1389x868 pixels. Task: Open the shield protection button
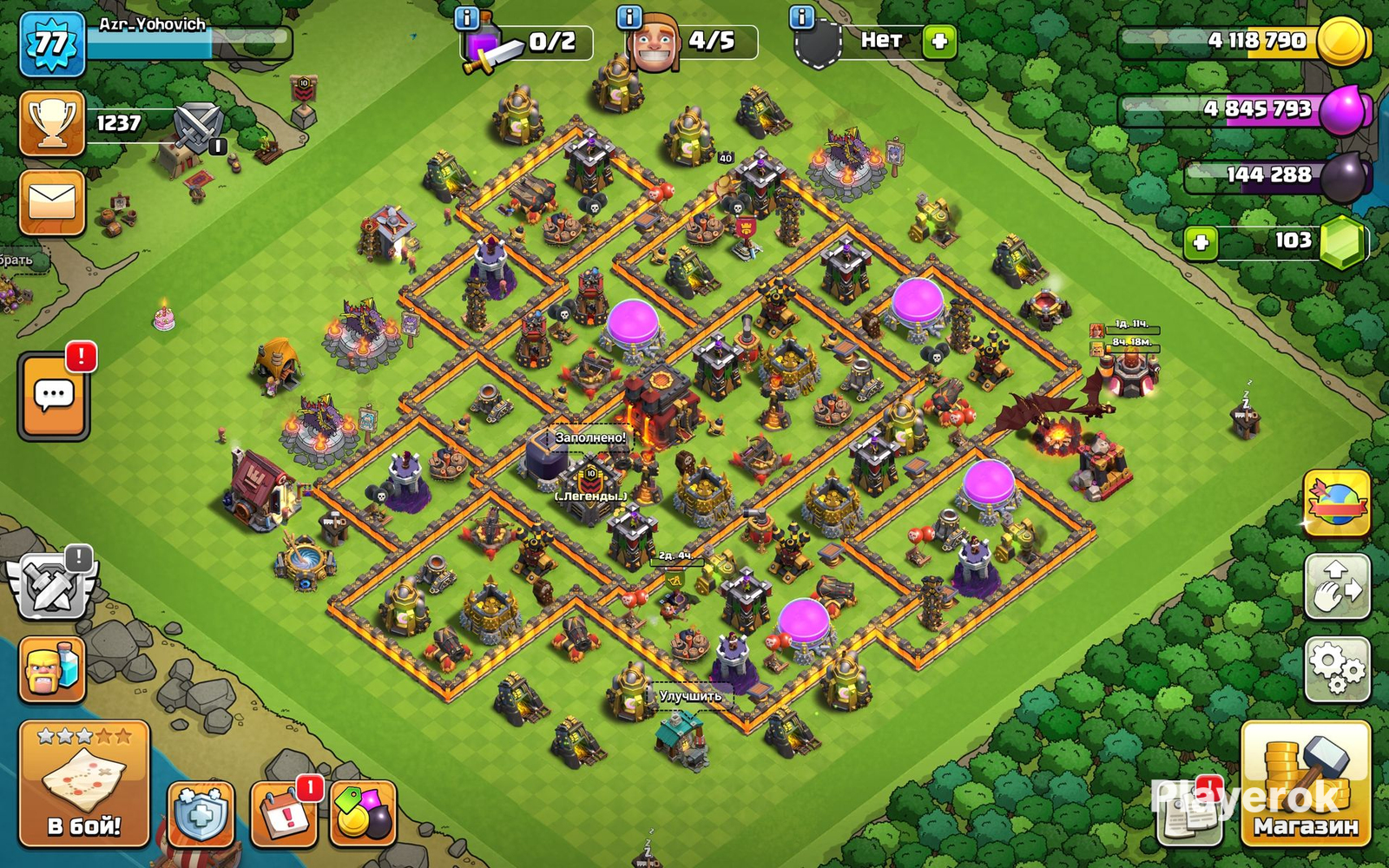201,814
